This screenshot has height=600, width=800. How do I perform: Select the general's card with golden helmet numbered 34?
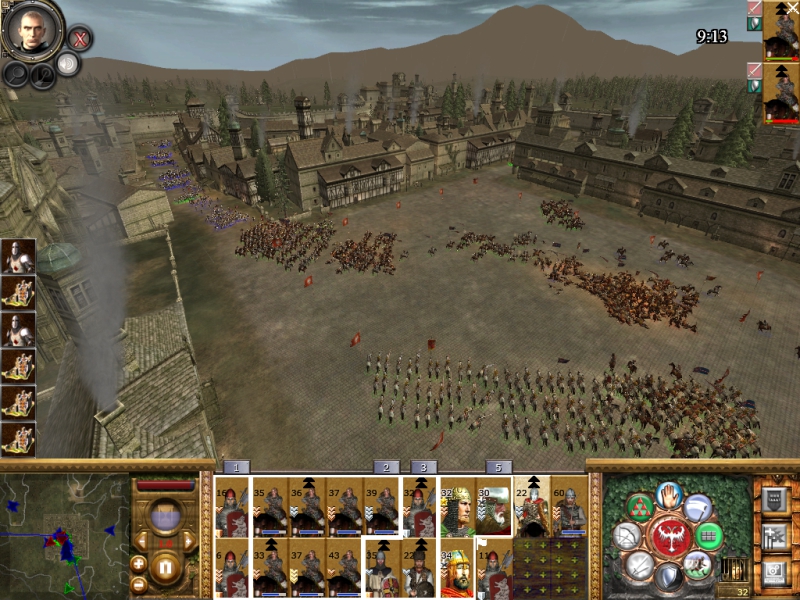pyautogui.click(x=457, y=572)
